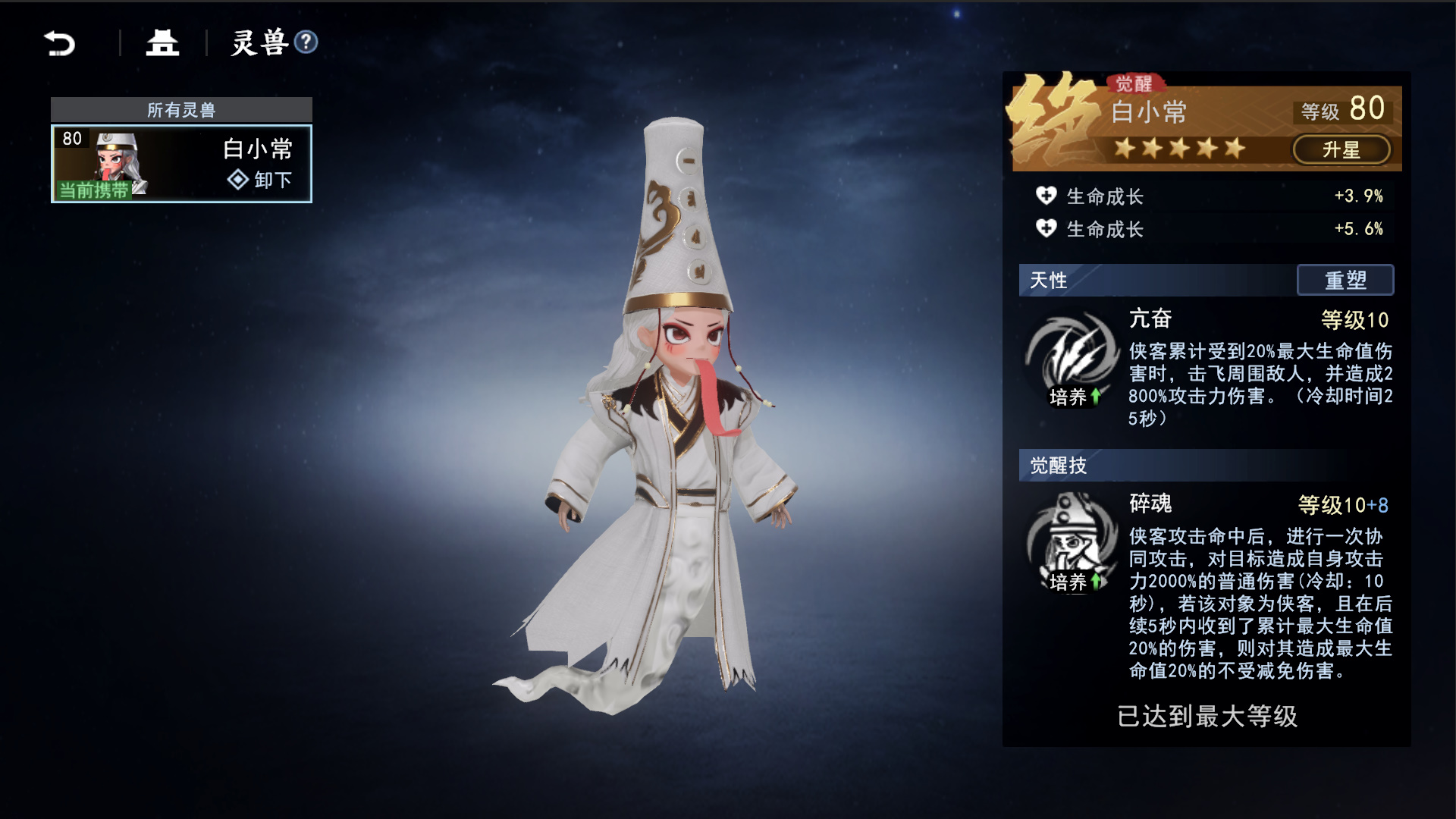
Task: Unequip the beast with 卸下
Action: coord(260,180)
